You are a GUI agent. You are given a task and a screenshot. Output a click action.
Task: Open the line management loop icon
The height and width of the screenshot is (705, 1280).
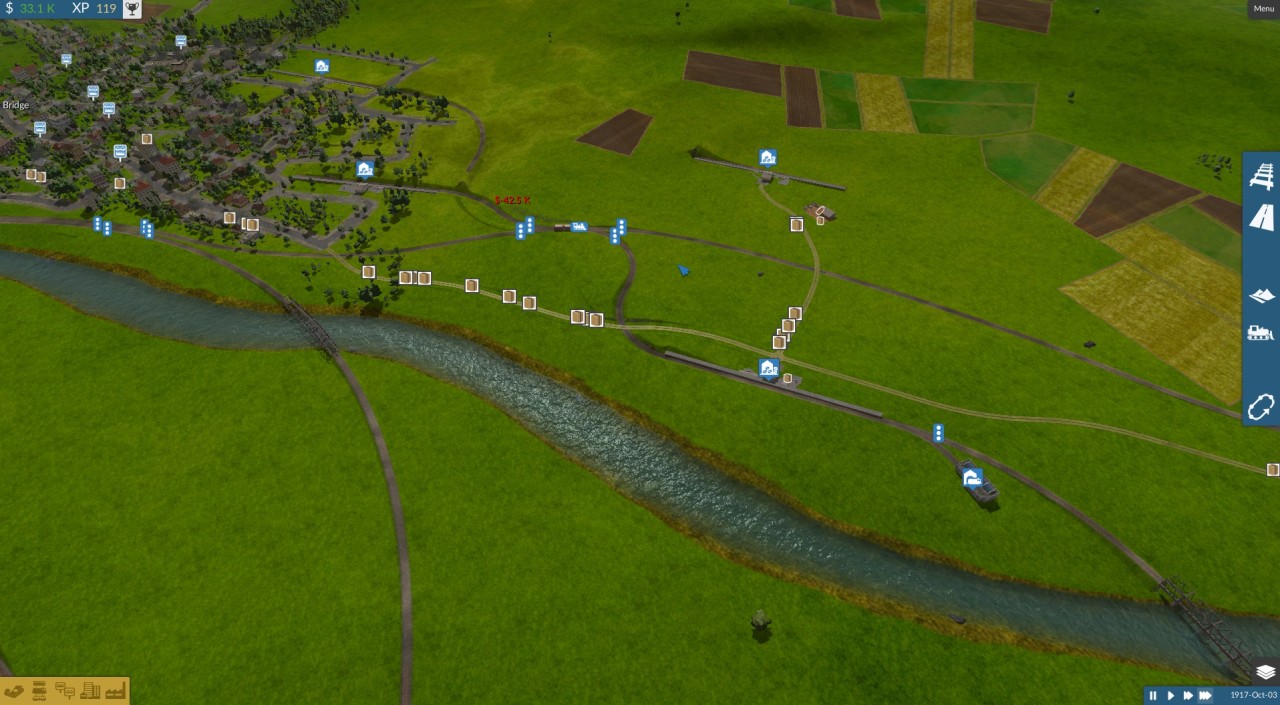[x=1261, y=407]
